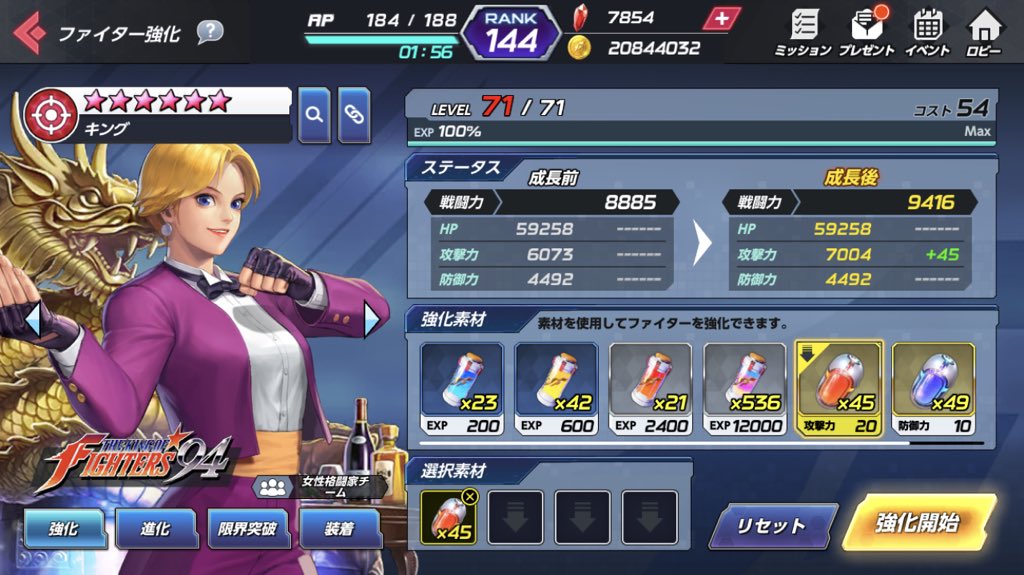Return to the ロビー lobby

pyautogui.click(x=984, y=33)
